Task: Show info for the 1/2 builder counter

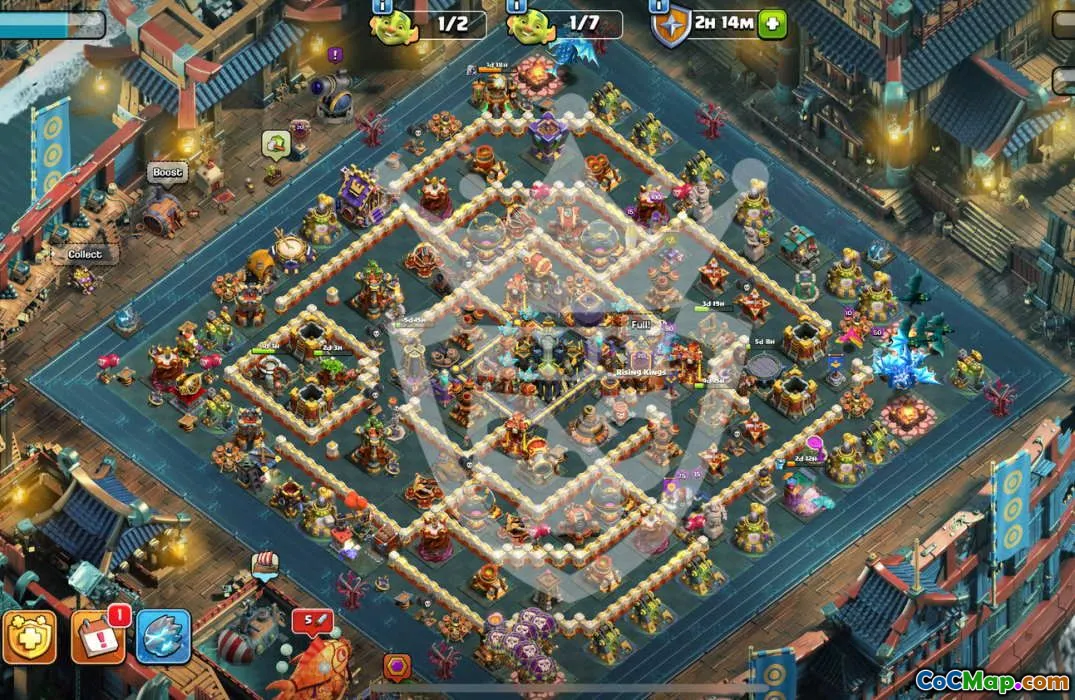Action: point(382,6)
